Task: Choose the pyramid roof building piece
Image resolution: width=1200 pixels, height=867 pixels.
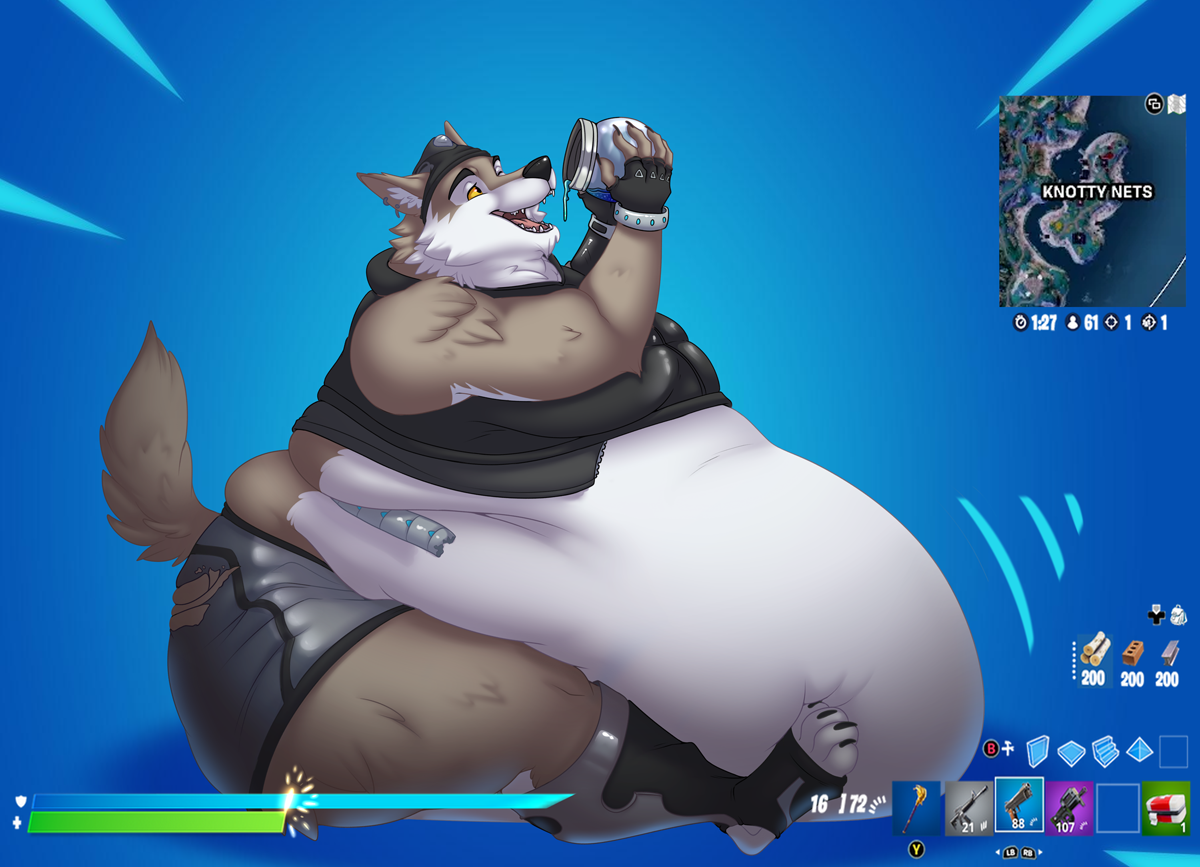Action: [1139, 751]
